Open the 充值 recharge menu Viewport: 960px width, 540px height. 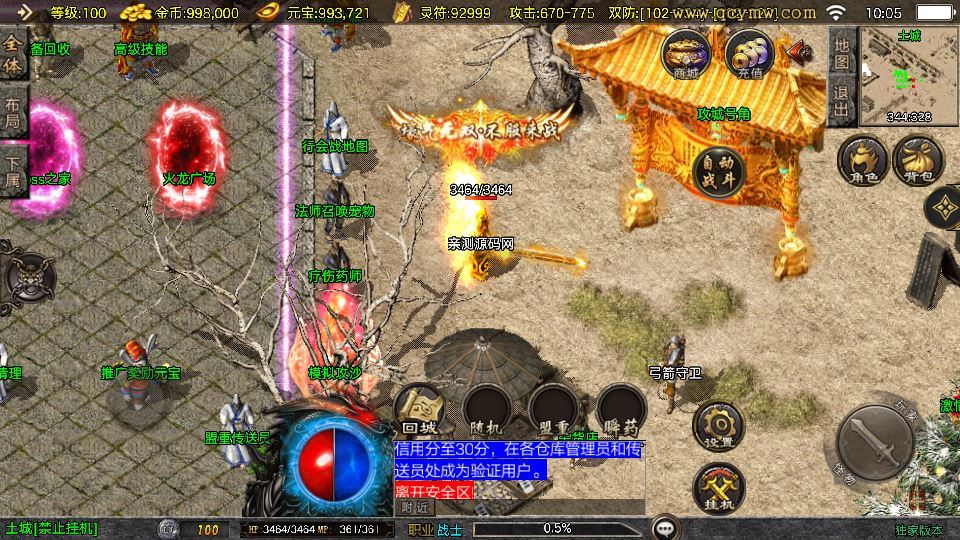point(750,51)
